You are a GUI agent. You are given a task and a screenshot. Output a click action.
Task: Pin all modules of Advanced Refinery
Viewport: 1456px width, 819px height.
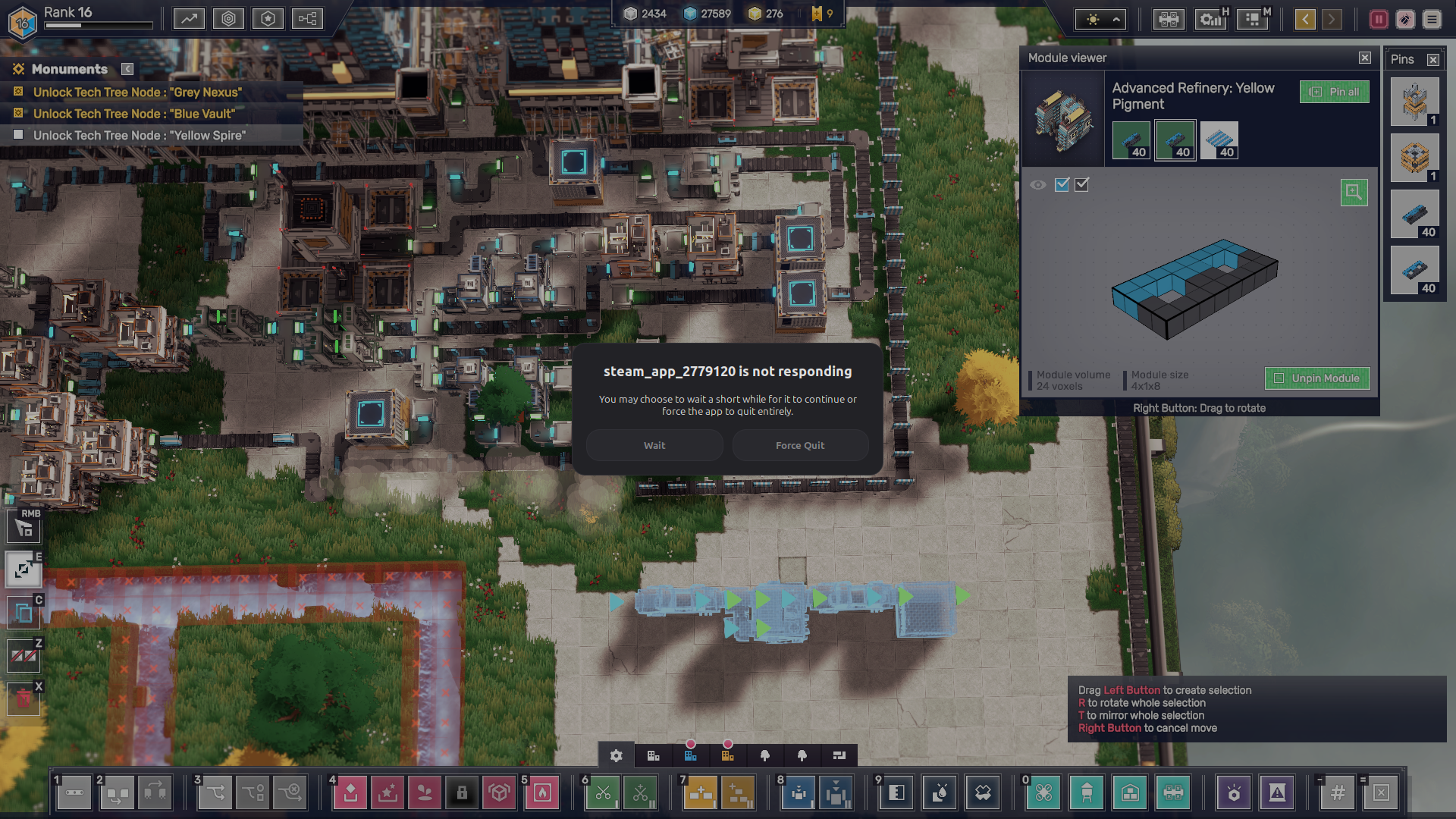(x=1335, y=92)
